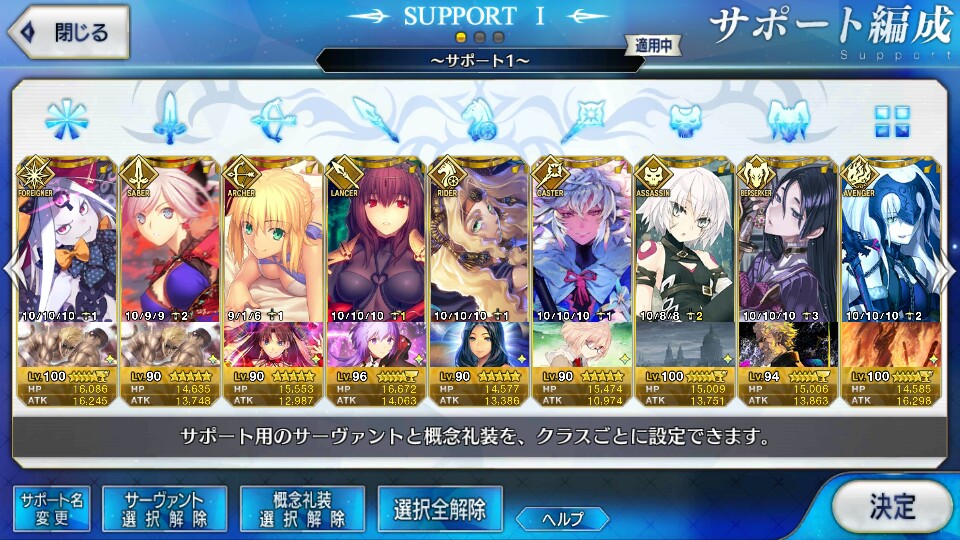Select the All-classes snowflake icon
The width and height of the screenshot is (960, 540).
[65, 120]
